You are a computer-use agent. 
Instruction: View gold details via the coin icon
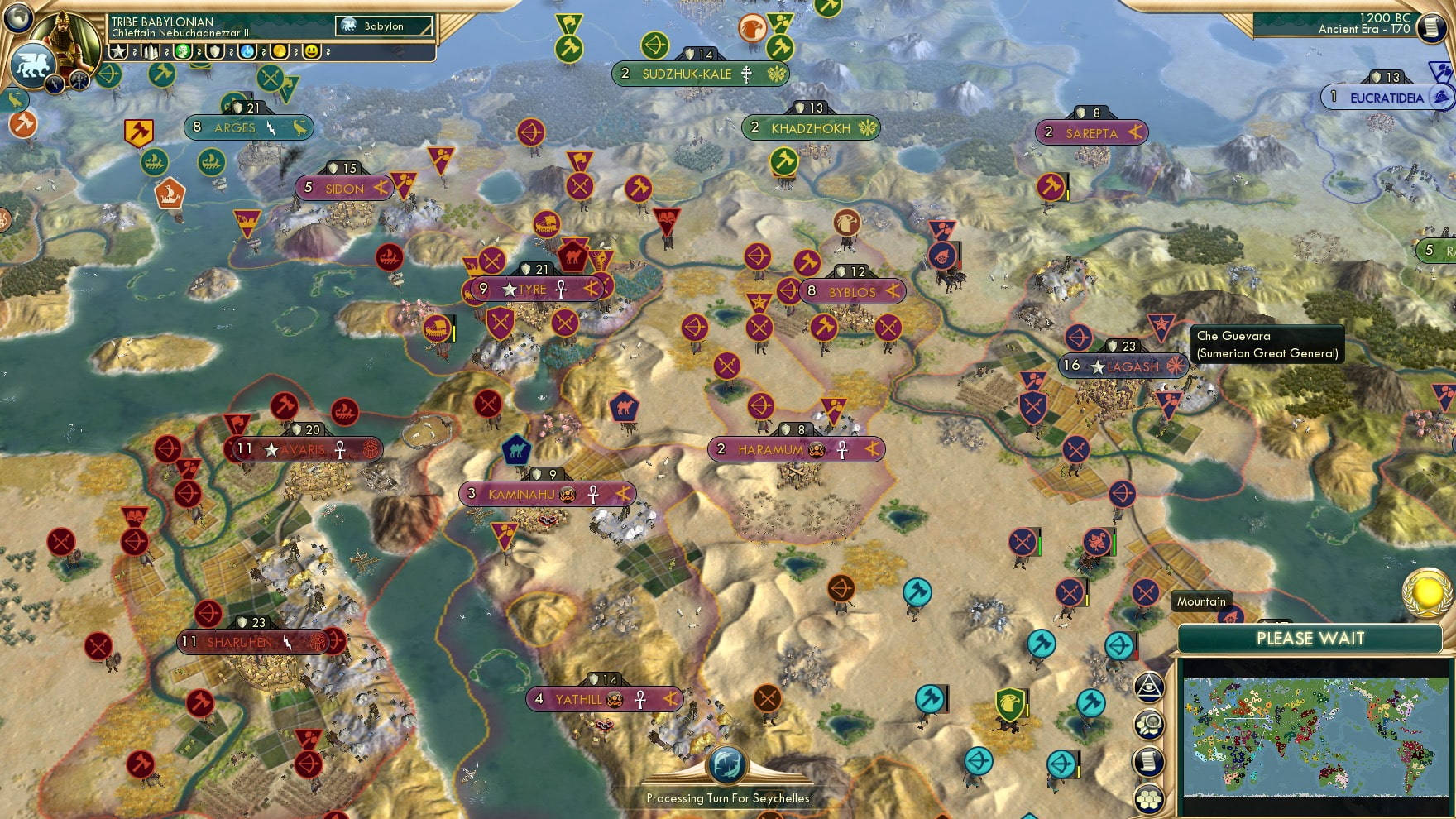point(279,53)
